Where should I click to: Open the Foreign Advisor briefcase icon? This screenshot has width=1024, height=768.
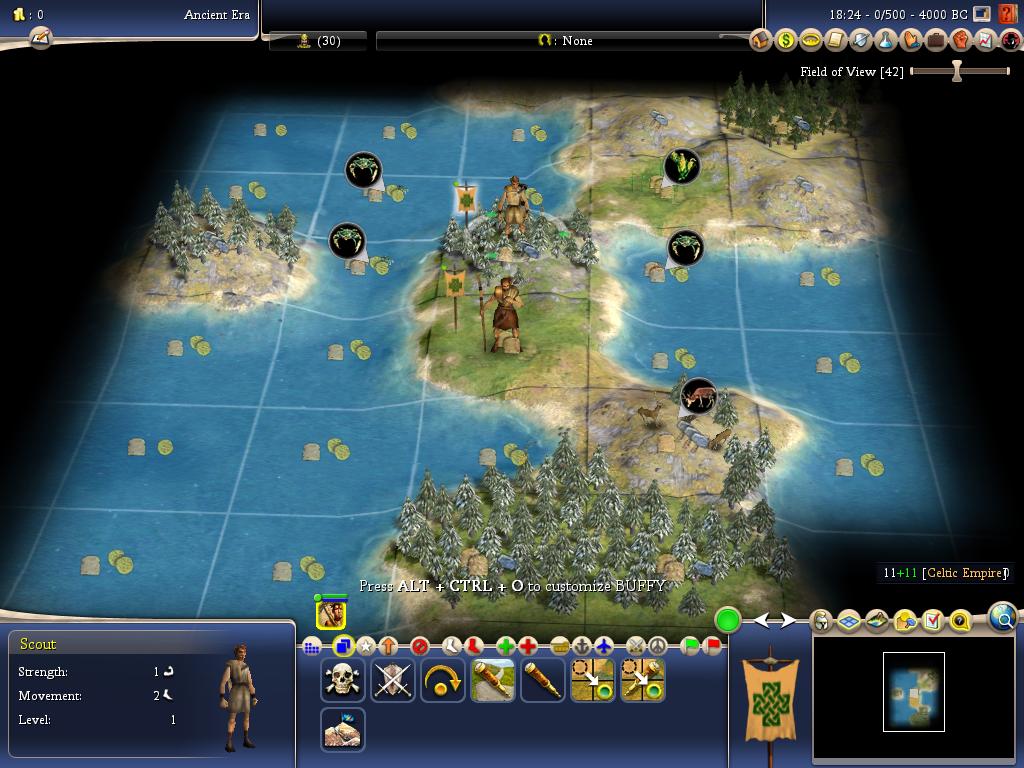tap(935, 41)
